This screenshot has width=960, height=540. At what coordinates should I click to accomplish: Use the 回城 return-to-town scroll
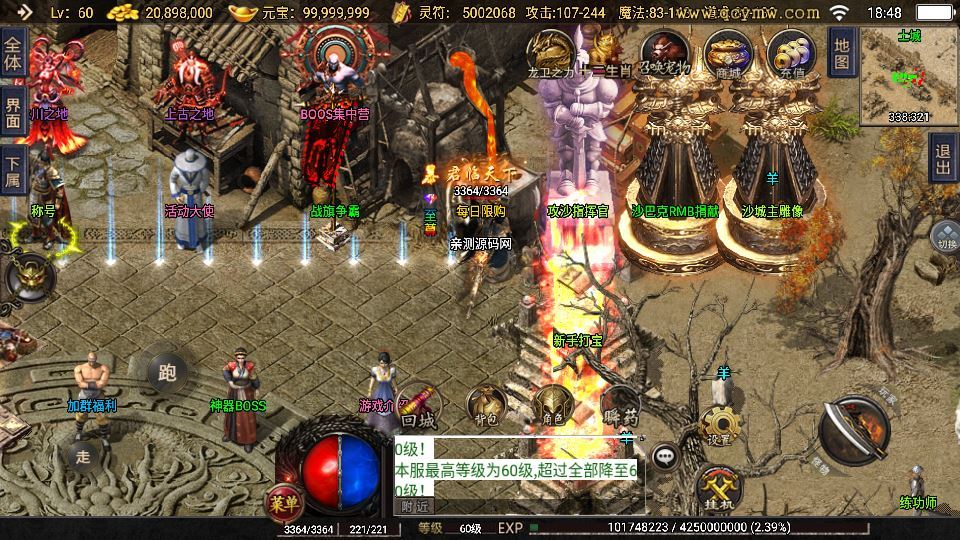[x=416, y=406]
